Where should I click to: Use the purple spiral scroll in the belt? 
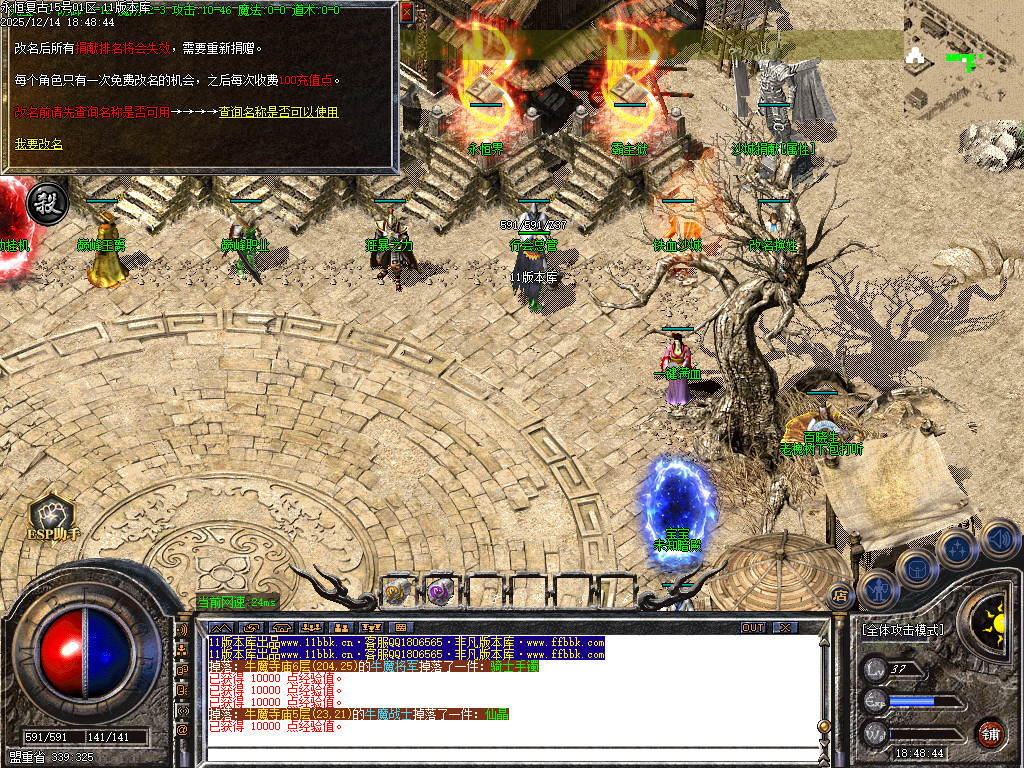point(439,592)
